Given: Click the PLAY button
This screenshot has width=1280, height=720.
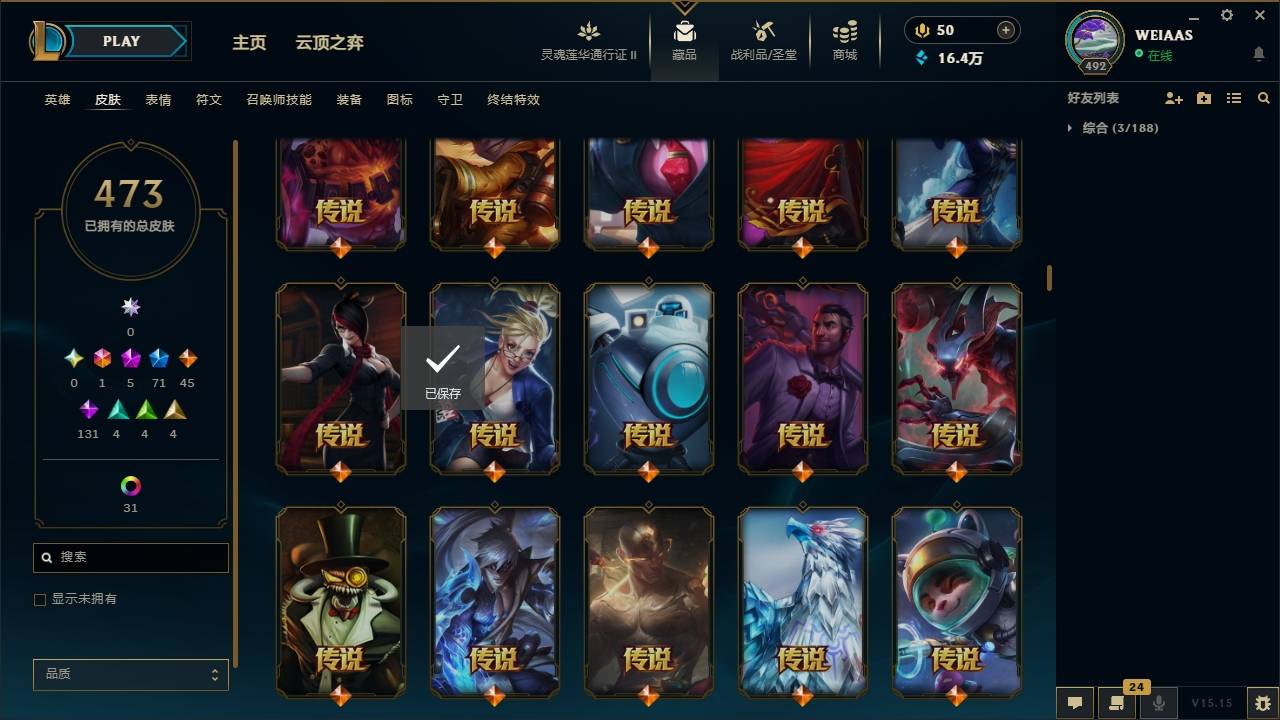Looking at the screenshot, I should click(120, 41).
